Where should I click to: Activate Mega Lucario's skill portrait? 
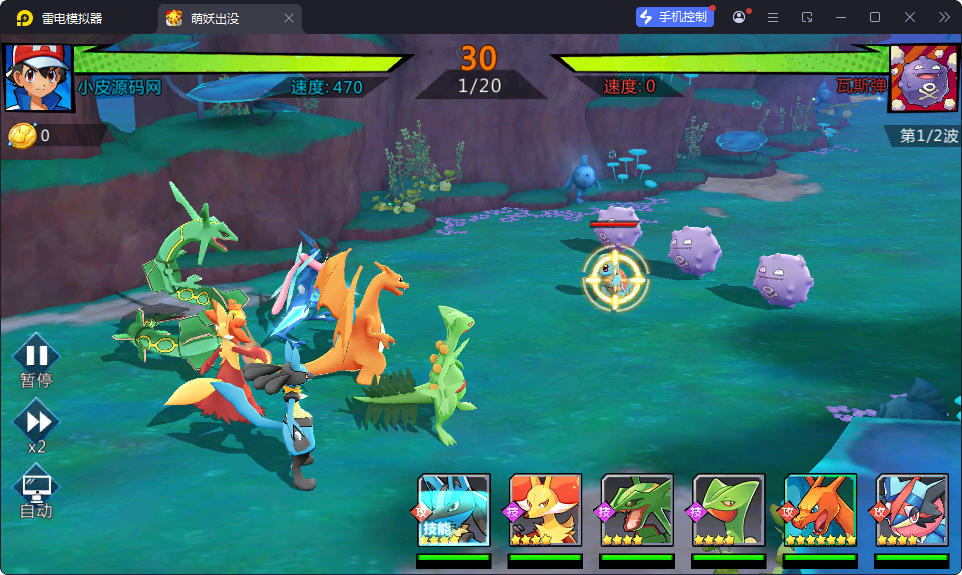pyautogui.click(x=454, y=509)
